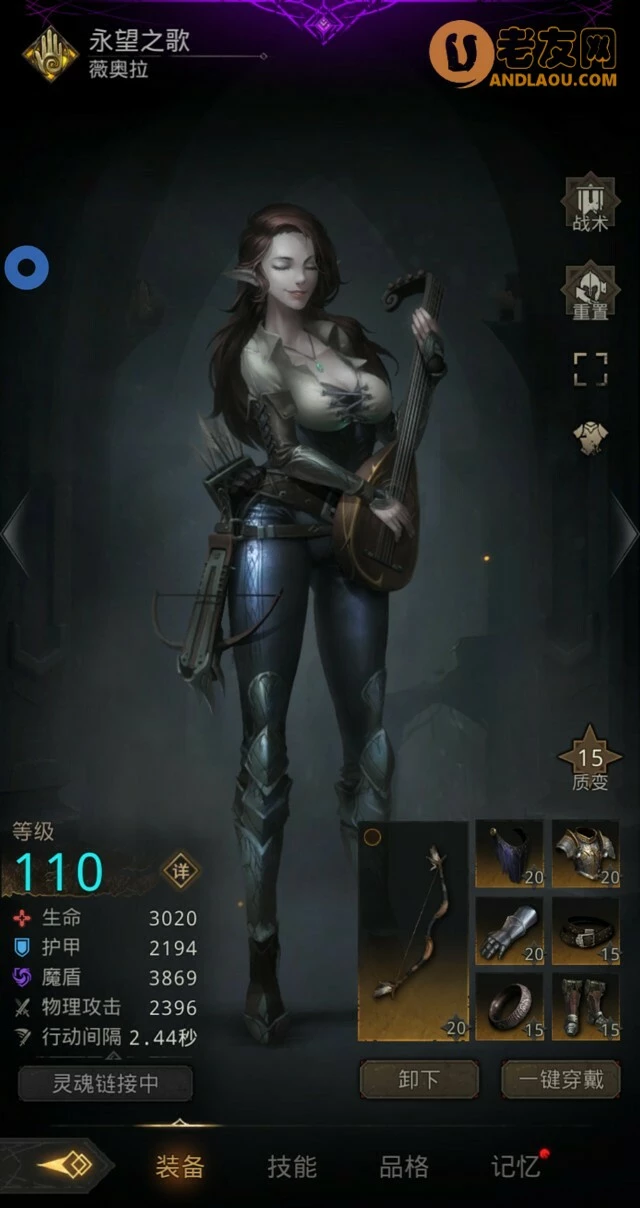Show the previous character
Viewport: 640px width, 1208px height.
(16, 533)
